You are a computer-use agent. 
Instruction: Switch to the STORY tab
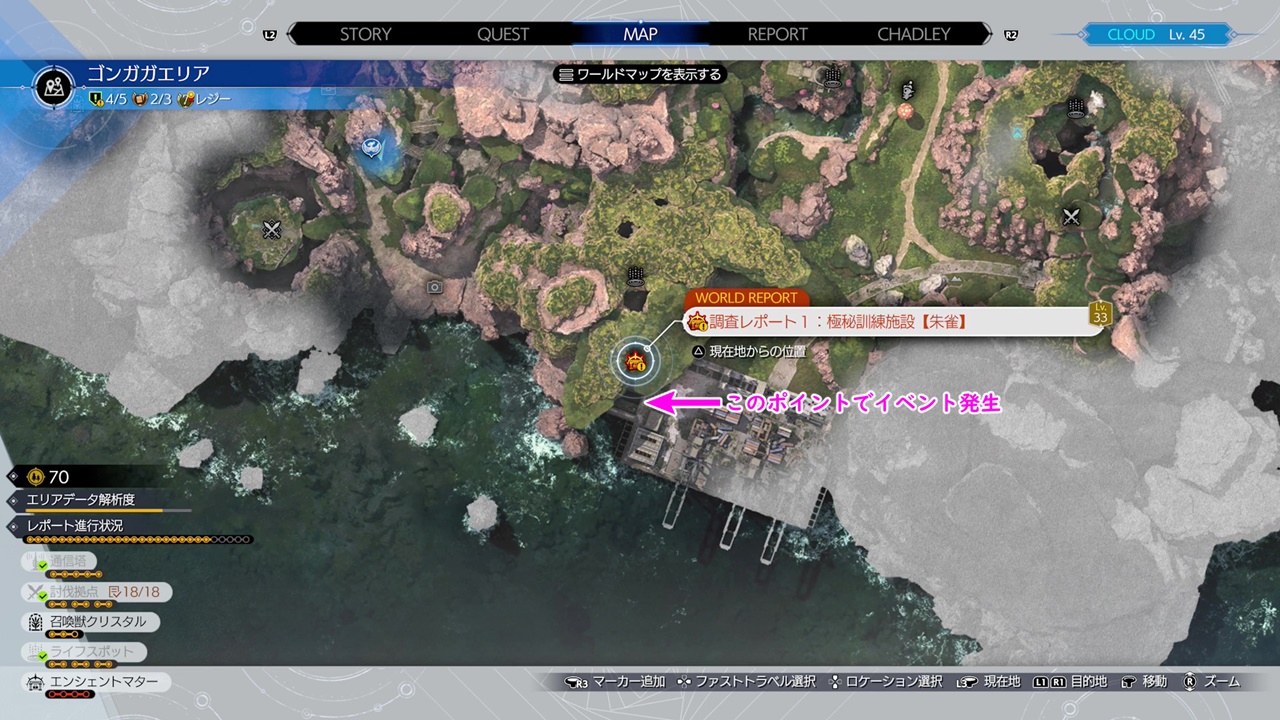click(x=365, y=34)
